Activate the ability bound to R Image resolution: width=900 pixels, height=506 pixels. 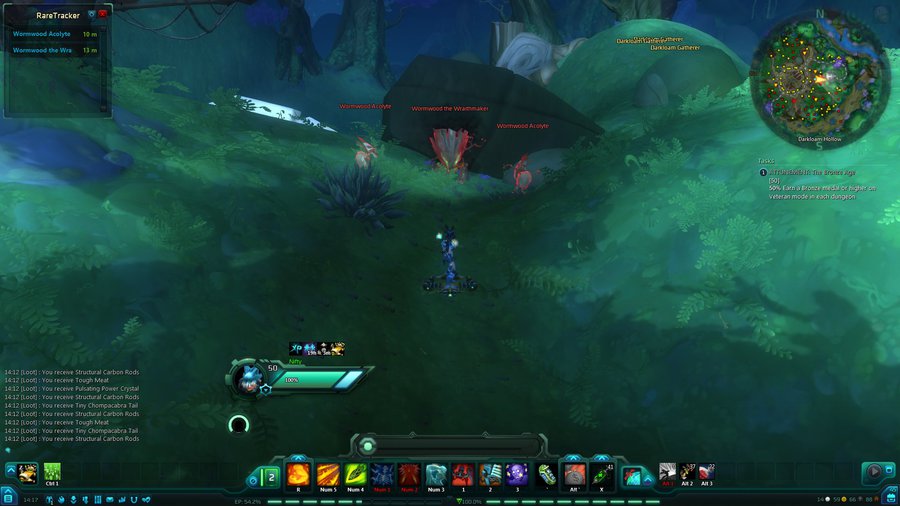pos(298,474)
